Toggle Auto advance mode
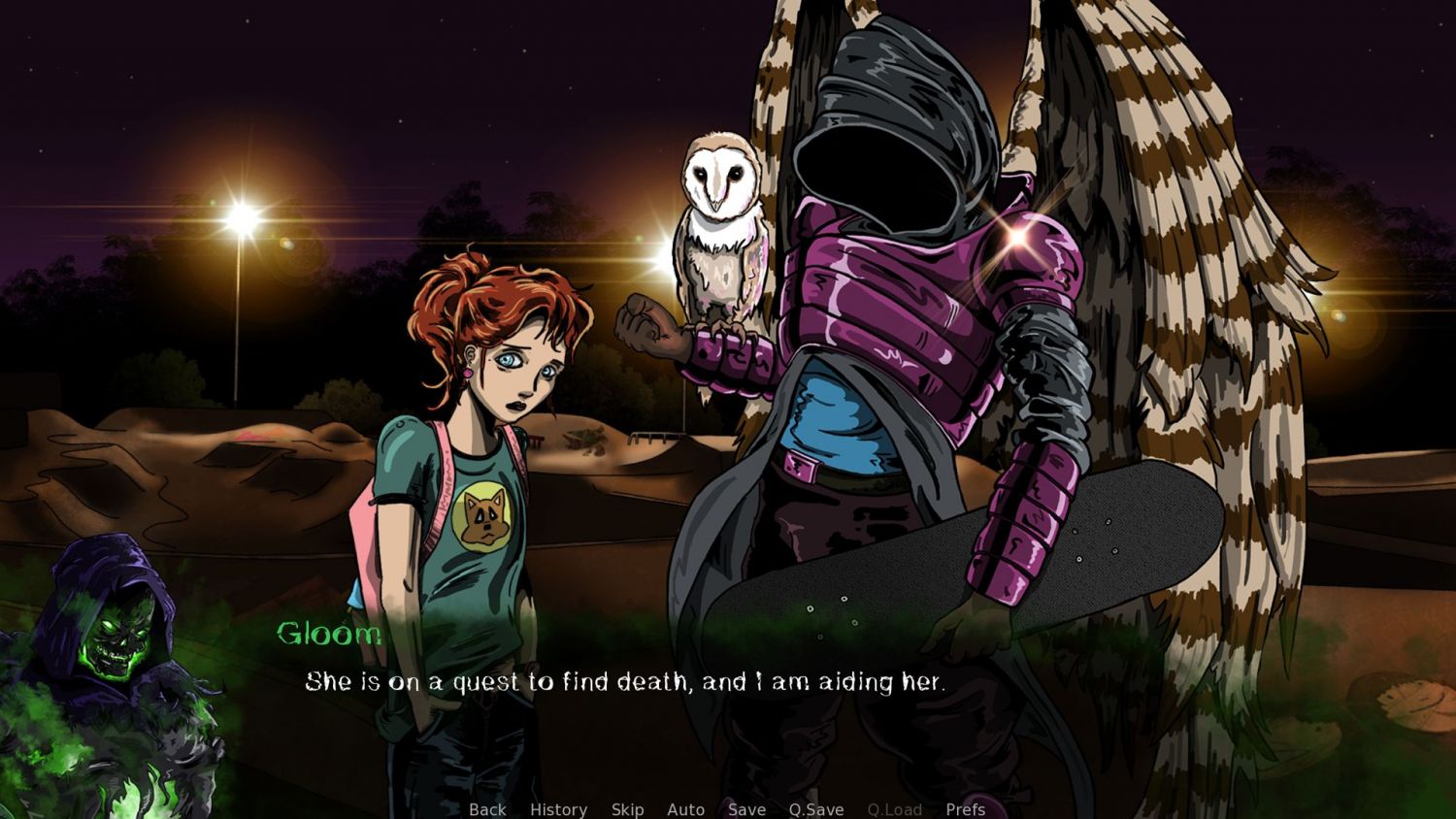The height and width of the screenshot is (819, 1456). click(x=685, y=809)
